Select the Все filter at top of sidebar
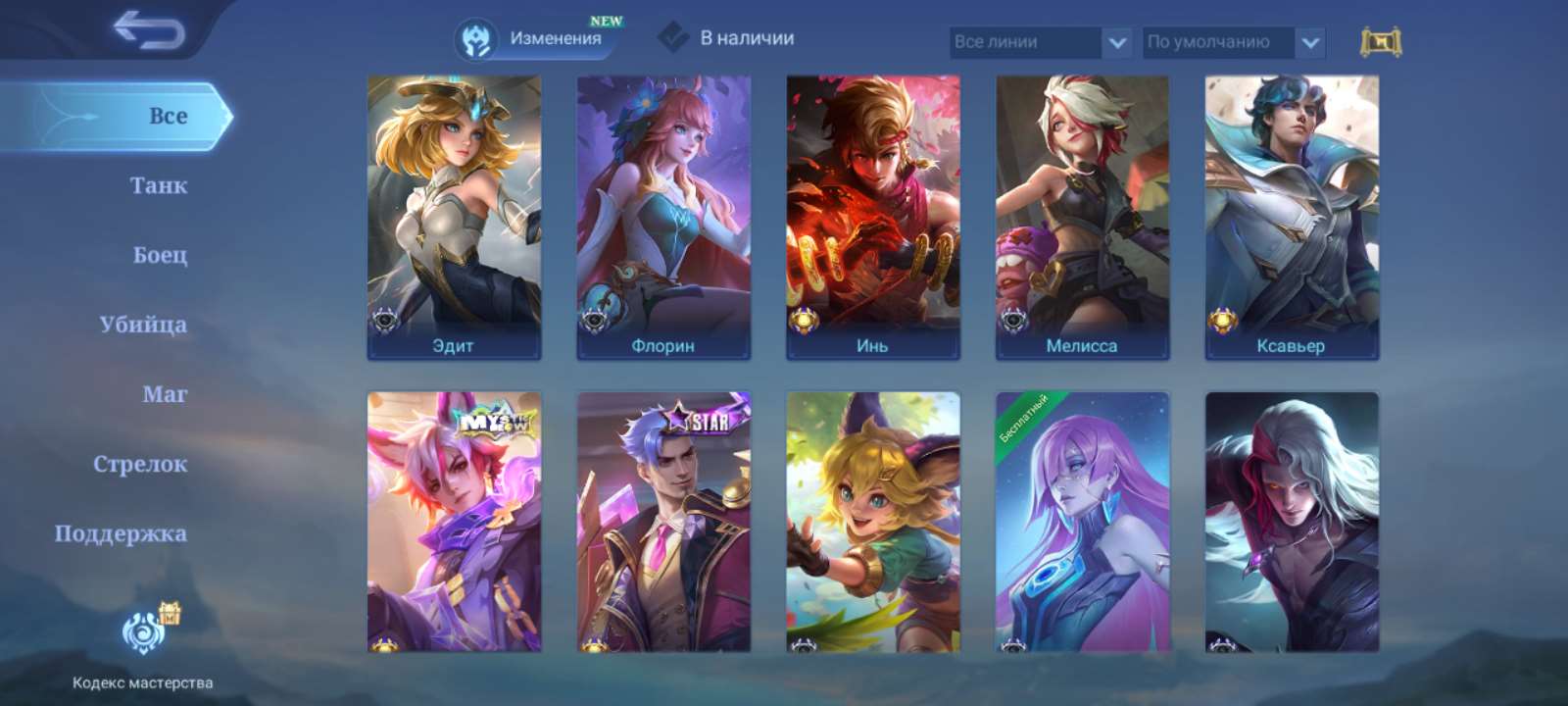 167,116
